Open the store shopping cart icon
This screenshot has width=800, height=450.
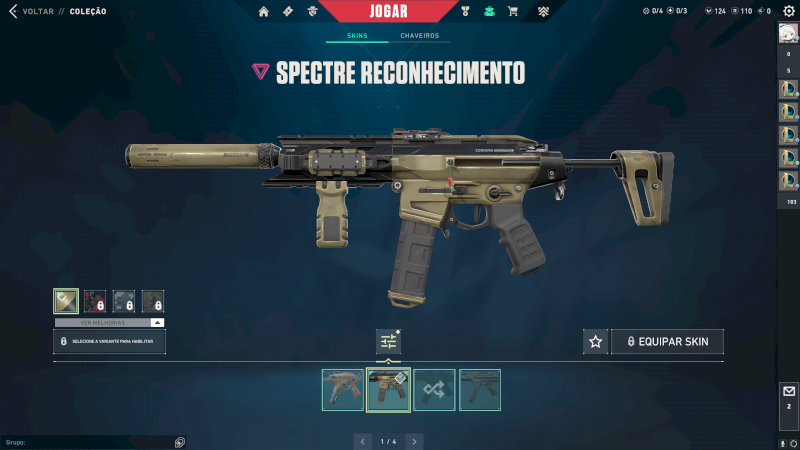point(512,11)
